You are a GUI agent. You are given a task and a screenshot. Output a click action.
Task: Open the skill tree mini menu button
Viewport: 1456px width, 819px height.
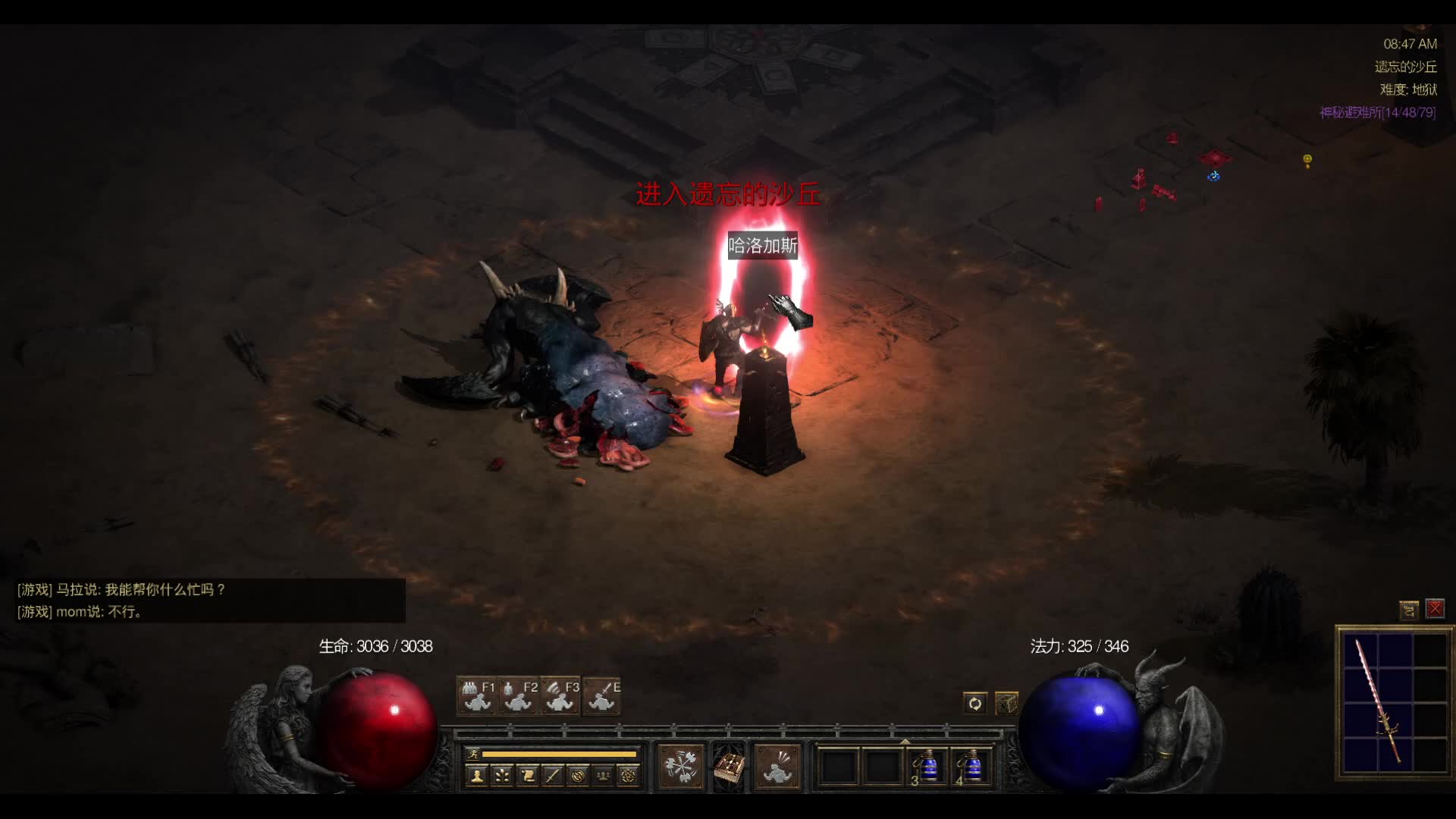coord(502,776)
